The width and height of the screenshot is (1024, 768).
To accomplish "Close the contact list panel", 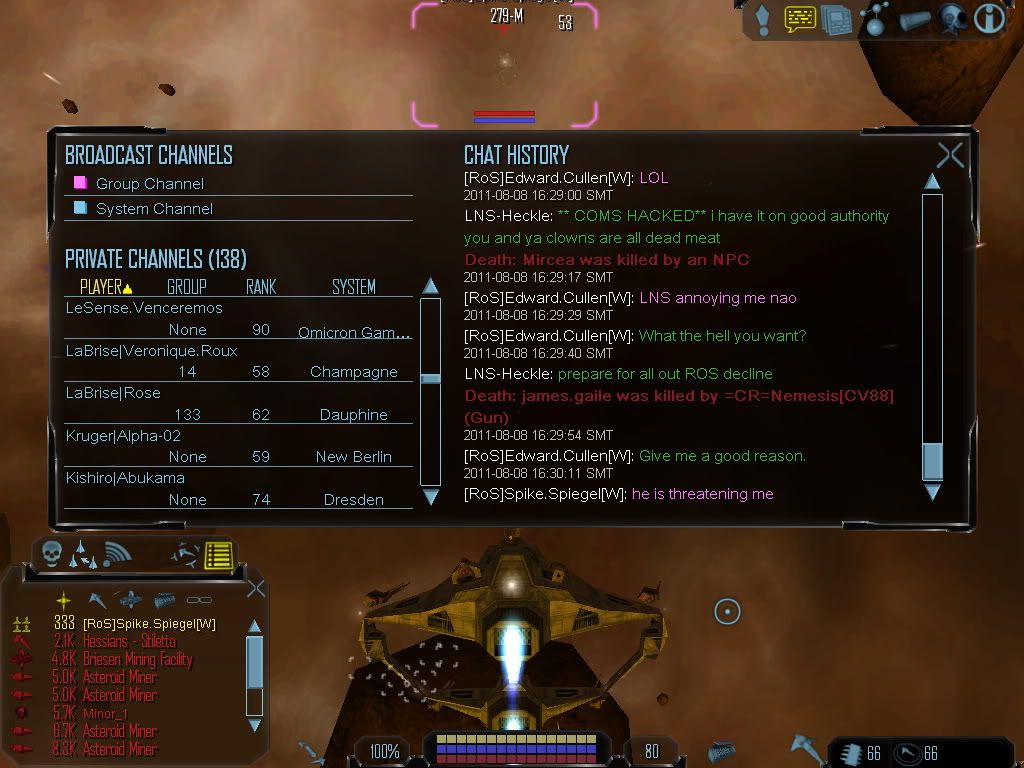I will [x=256, y=588].
